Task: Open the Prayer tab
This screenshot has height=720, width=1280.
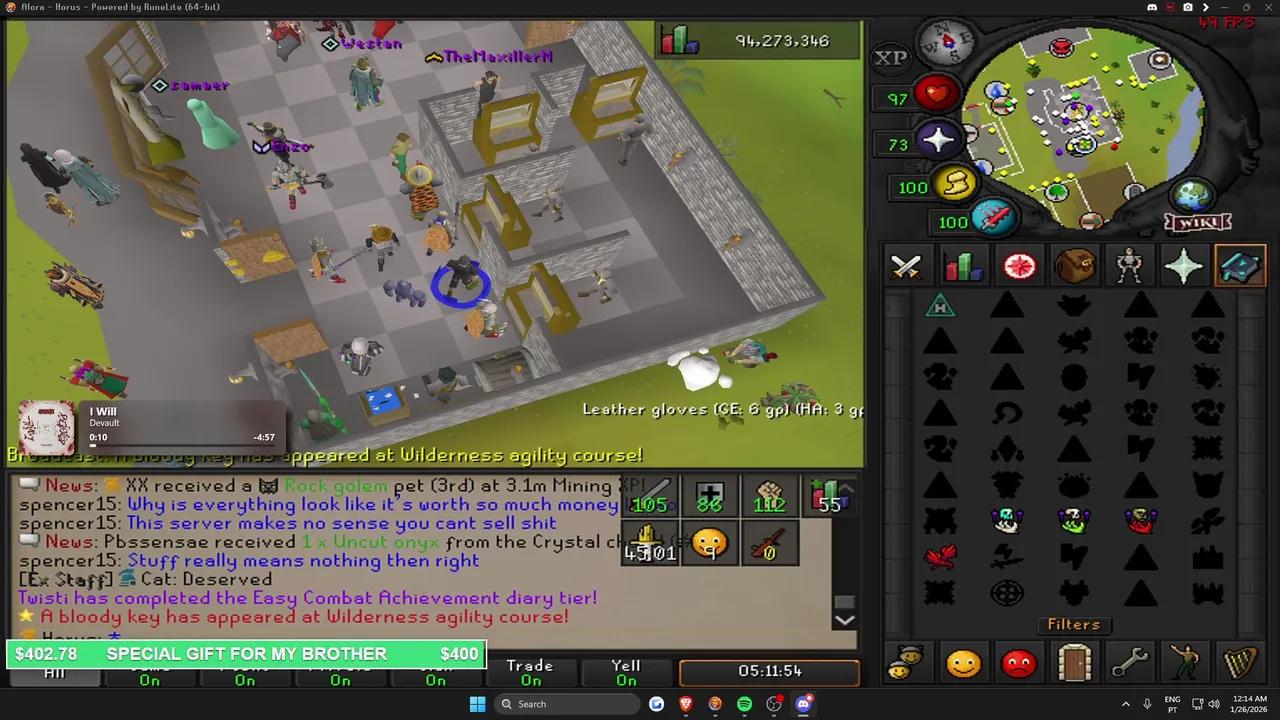Action: pos(1184,265)
